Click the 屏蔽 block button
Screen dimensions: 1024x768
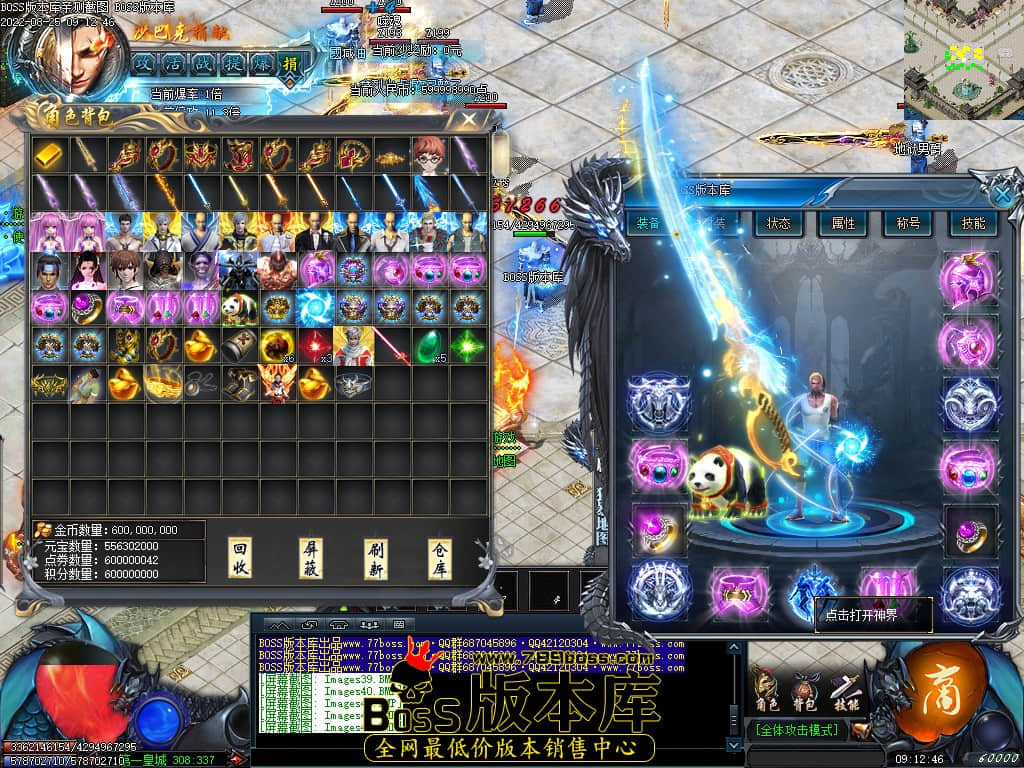(311, 557)
